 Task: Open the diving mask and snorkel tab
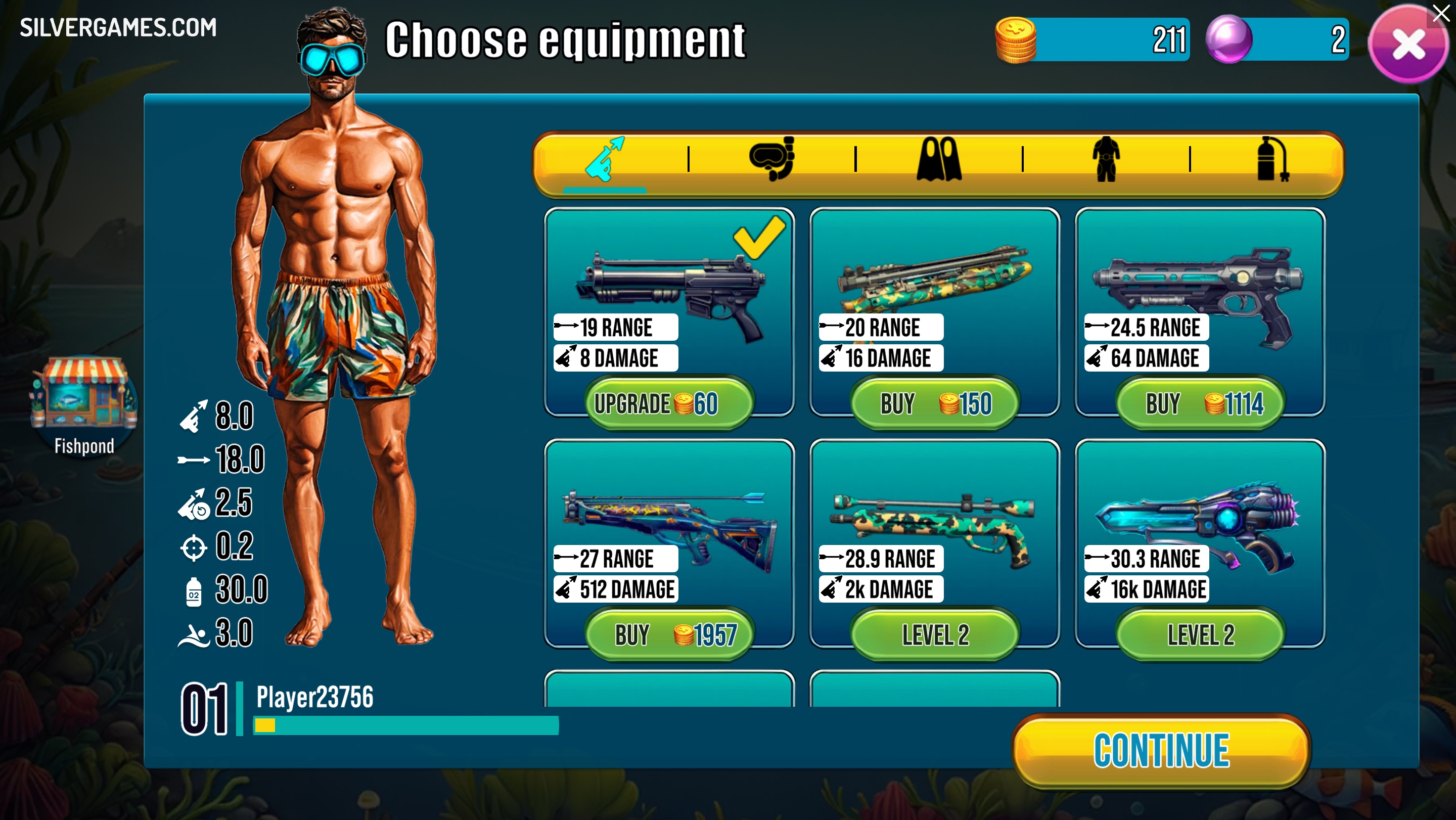coord(771,159)
